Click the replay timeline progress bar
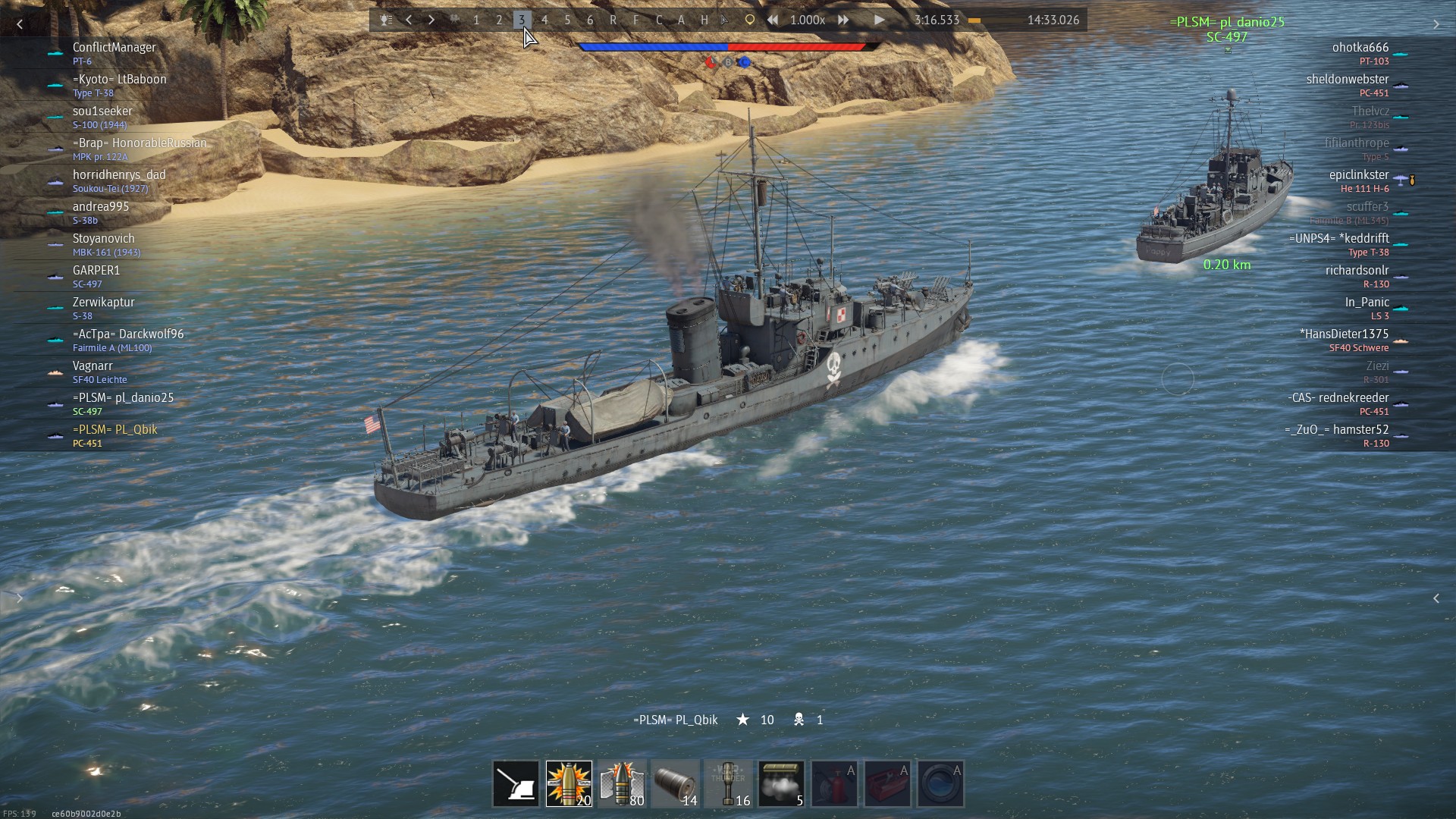This screenshot has height=819, width=1456. click(x=993, y=20)
